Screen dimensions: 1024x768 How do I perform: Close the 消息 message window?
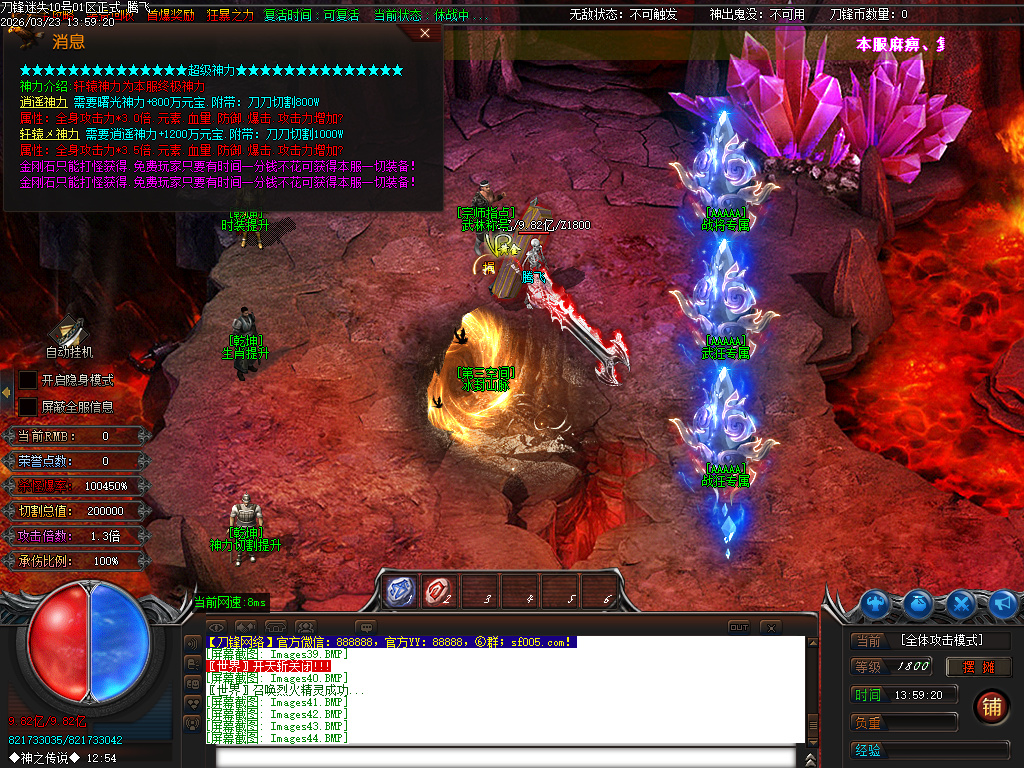[x=425, y=33]
